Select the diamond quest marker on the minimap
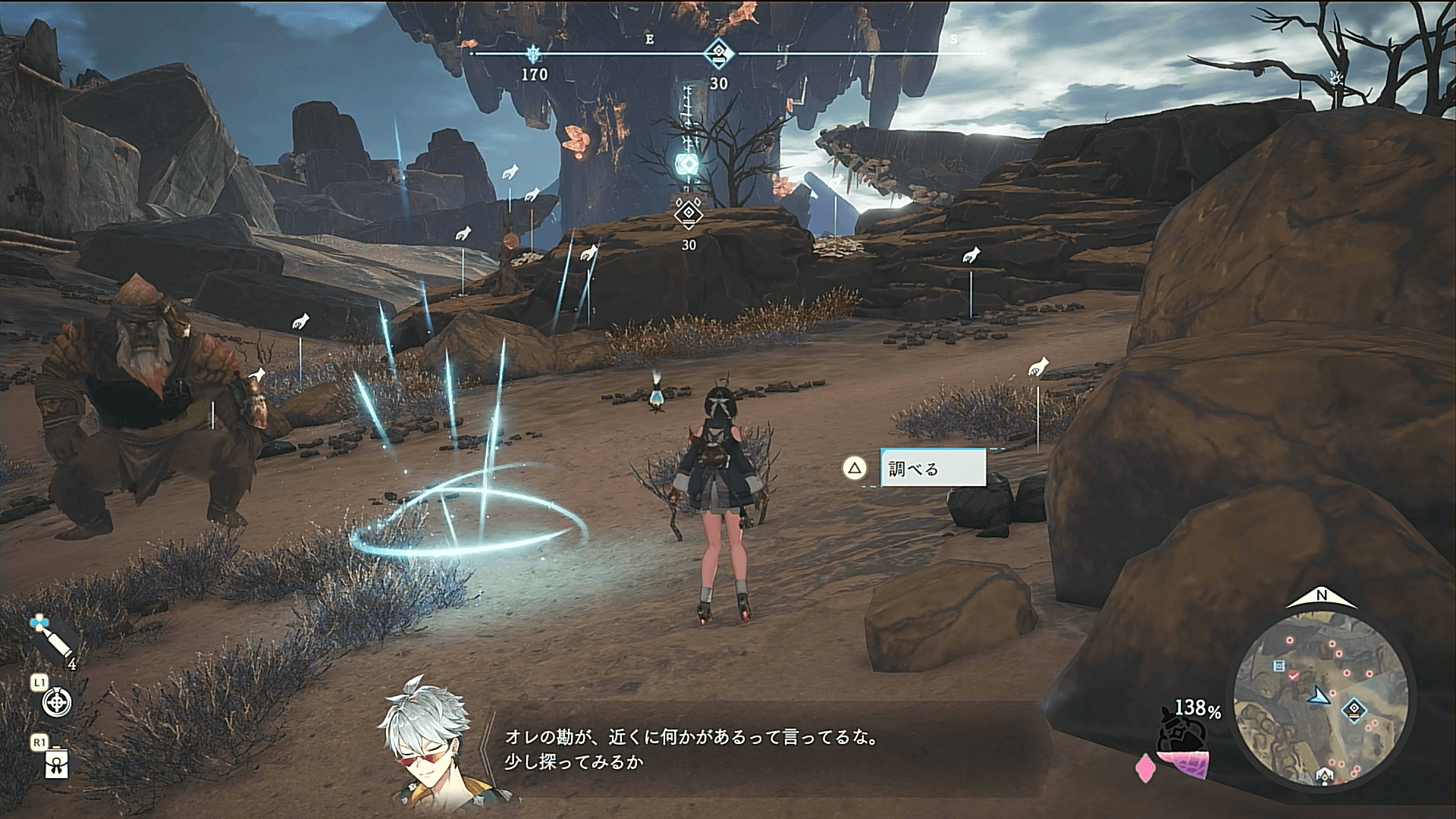Screen dimensions: 1456x819 click(1354, 711)
